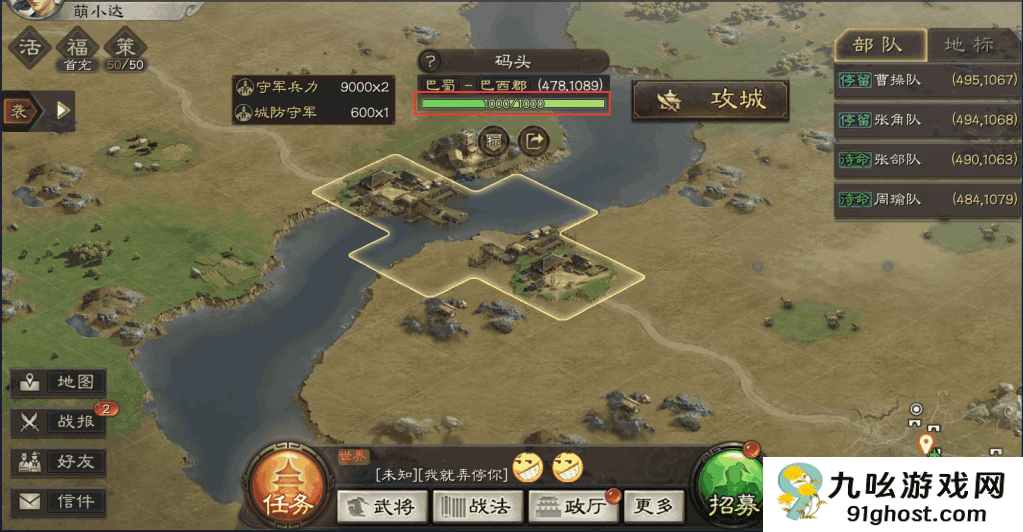The image size is (1023, 532).
Task: Select the 曹操队 troop row
Action: 927,80
